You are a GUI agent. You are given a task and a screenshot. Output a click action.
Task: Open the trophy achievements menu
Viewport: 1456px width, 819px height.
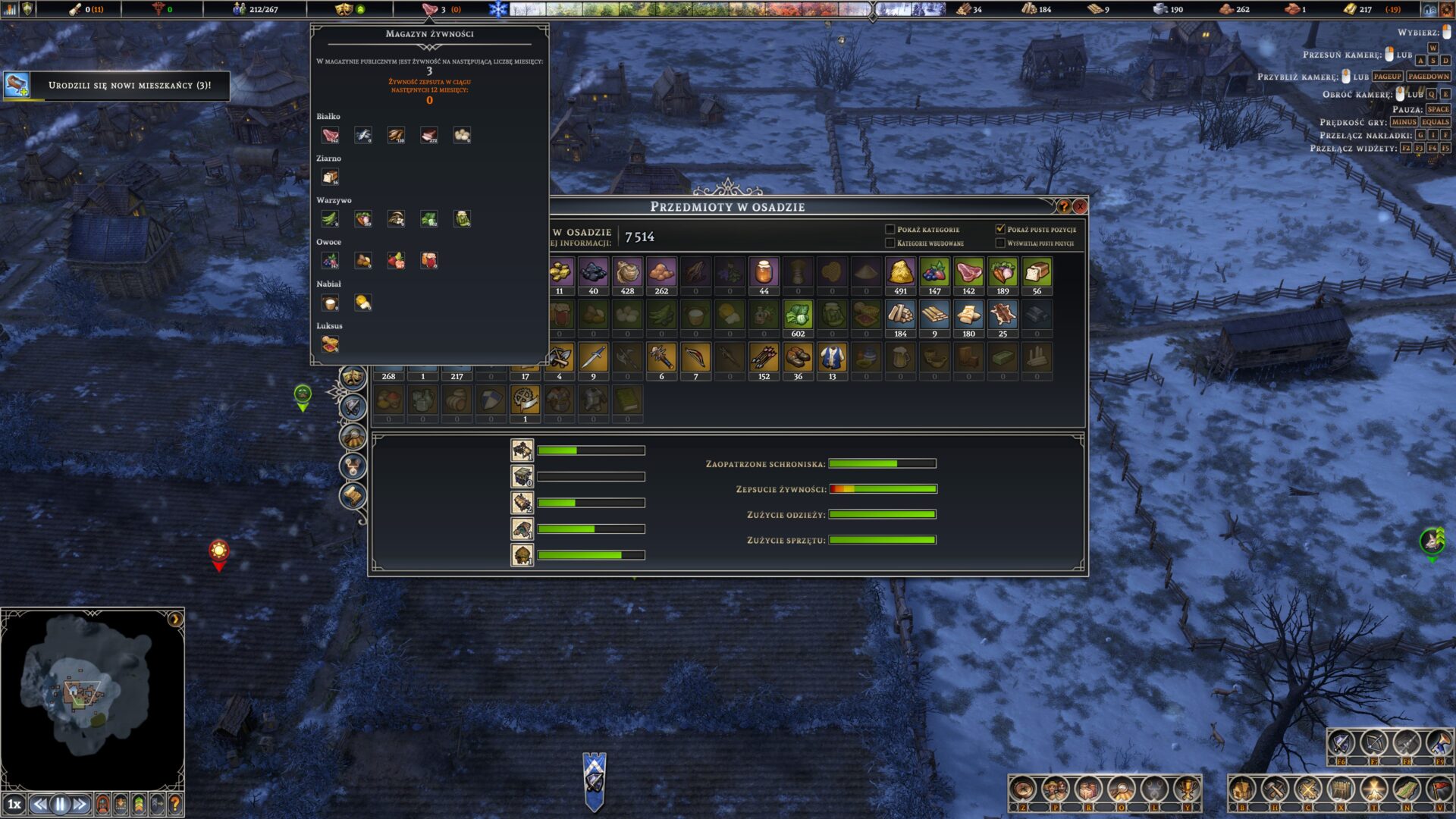click(1187, 790)
